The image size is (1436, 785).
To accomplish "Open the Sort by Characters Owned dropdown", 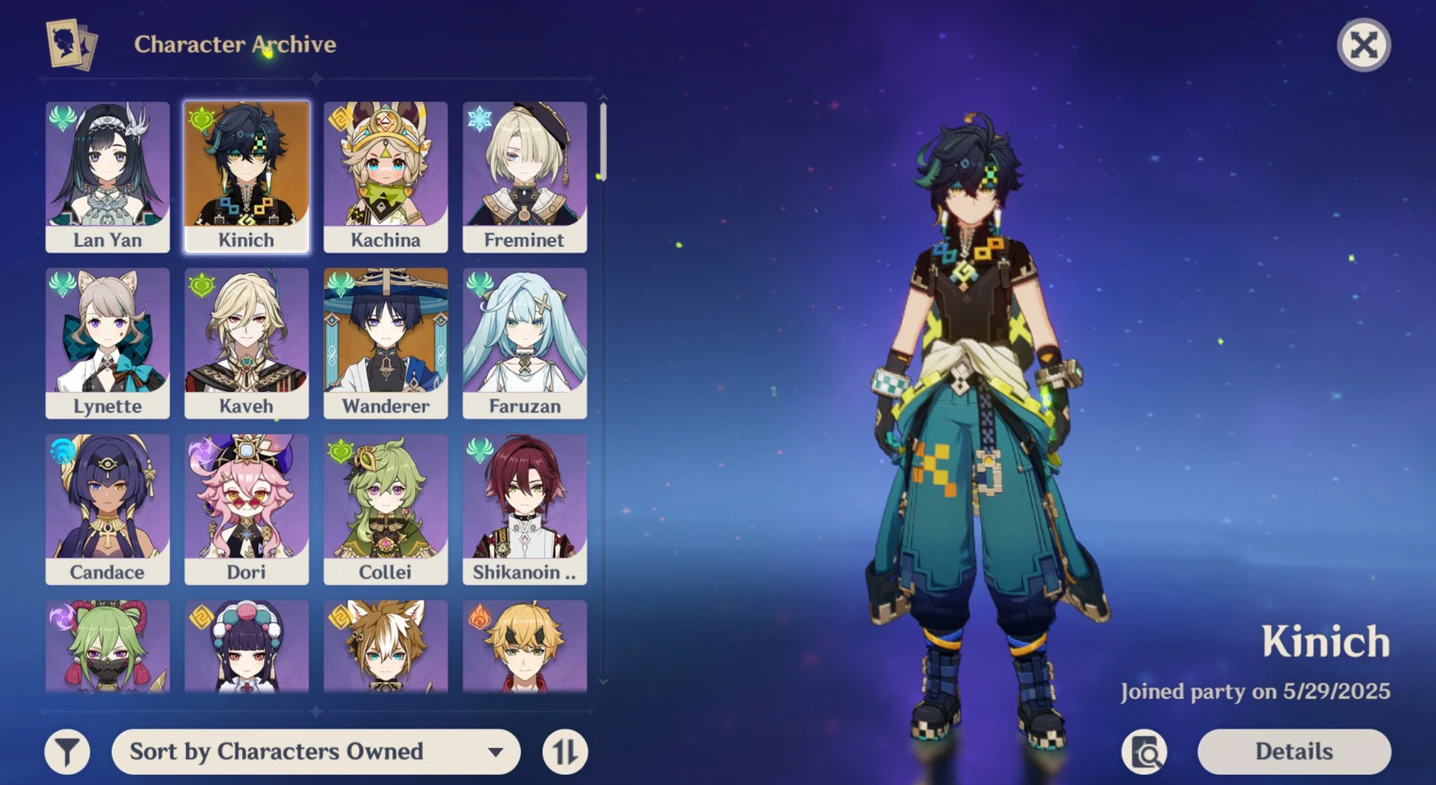I will click(315, 751).
